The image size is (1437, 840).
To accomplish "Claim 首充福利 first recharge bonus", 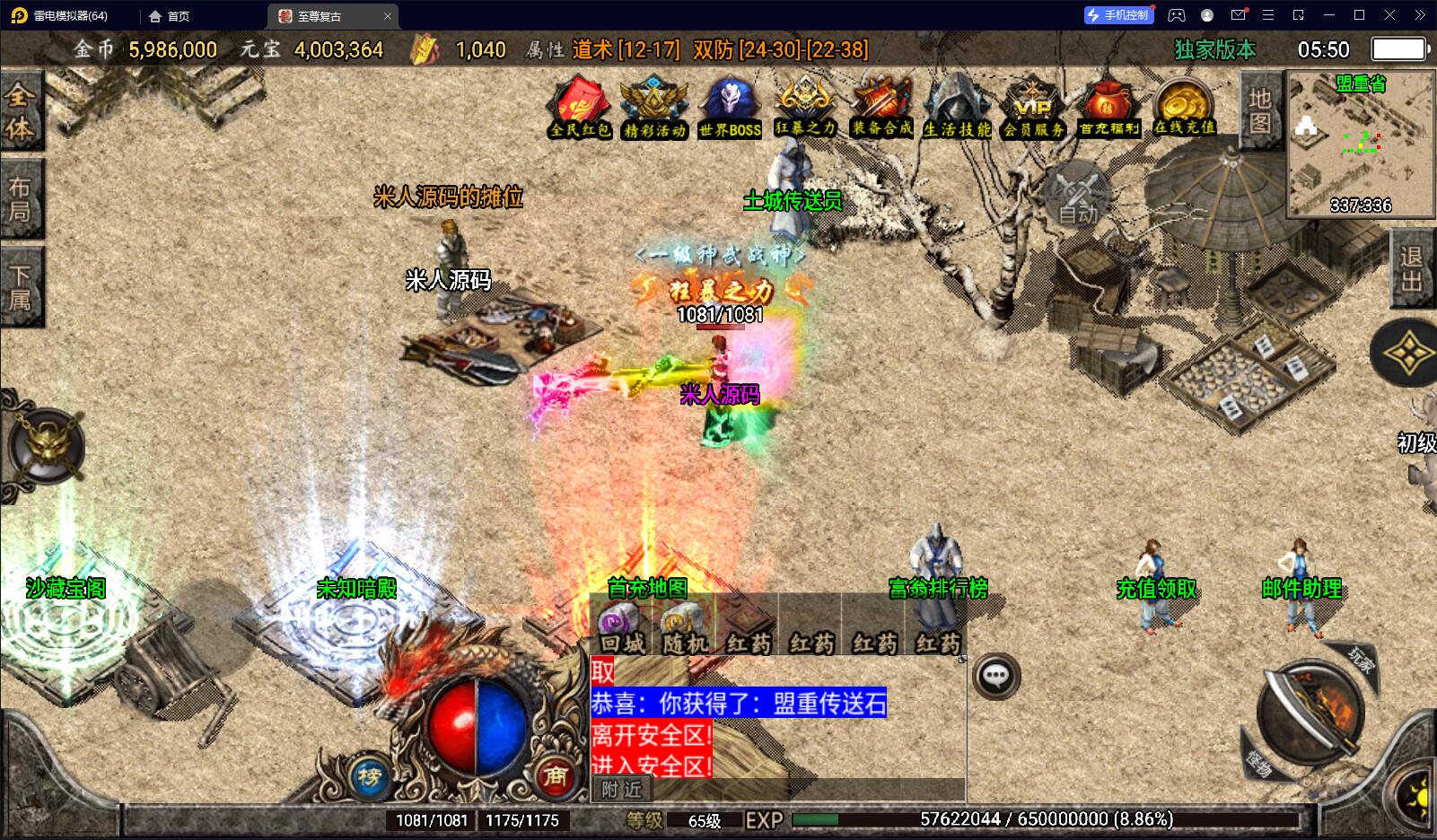I will tap(1108, 108).
